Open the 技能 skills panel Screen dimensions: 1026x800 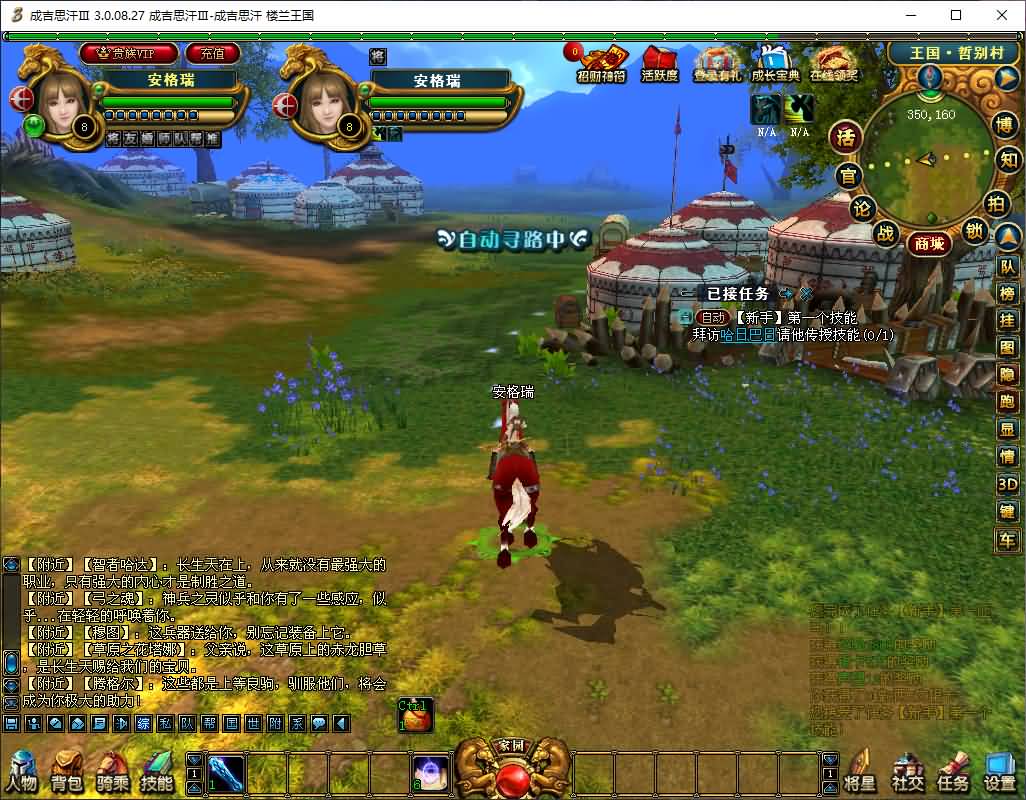pyautogui.click(x=157, y=771)
